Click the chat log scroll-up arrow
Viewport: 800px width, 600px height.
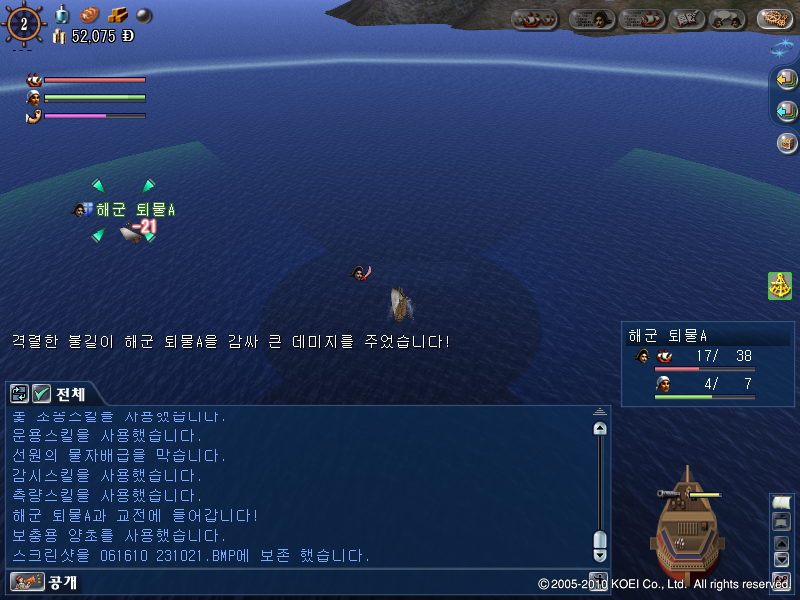tap(600, 428)
